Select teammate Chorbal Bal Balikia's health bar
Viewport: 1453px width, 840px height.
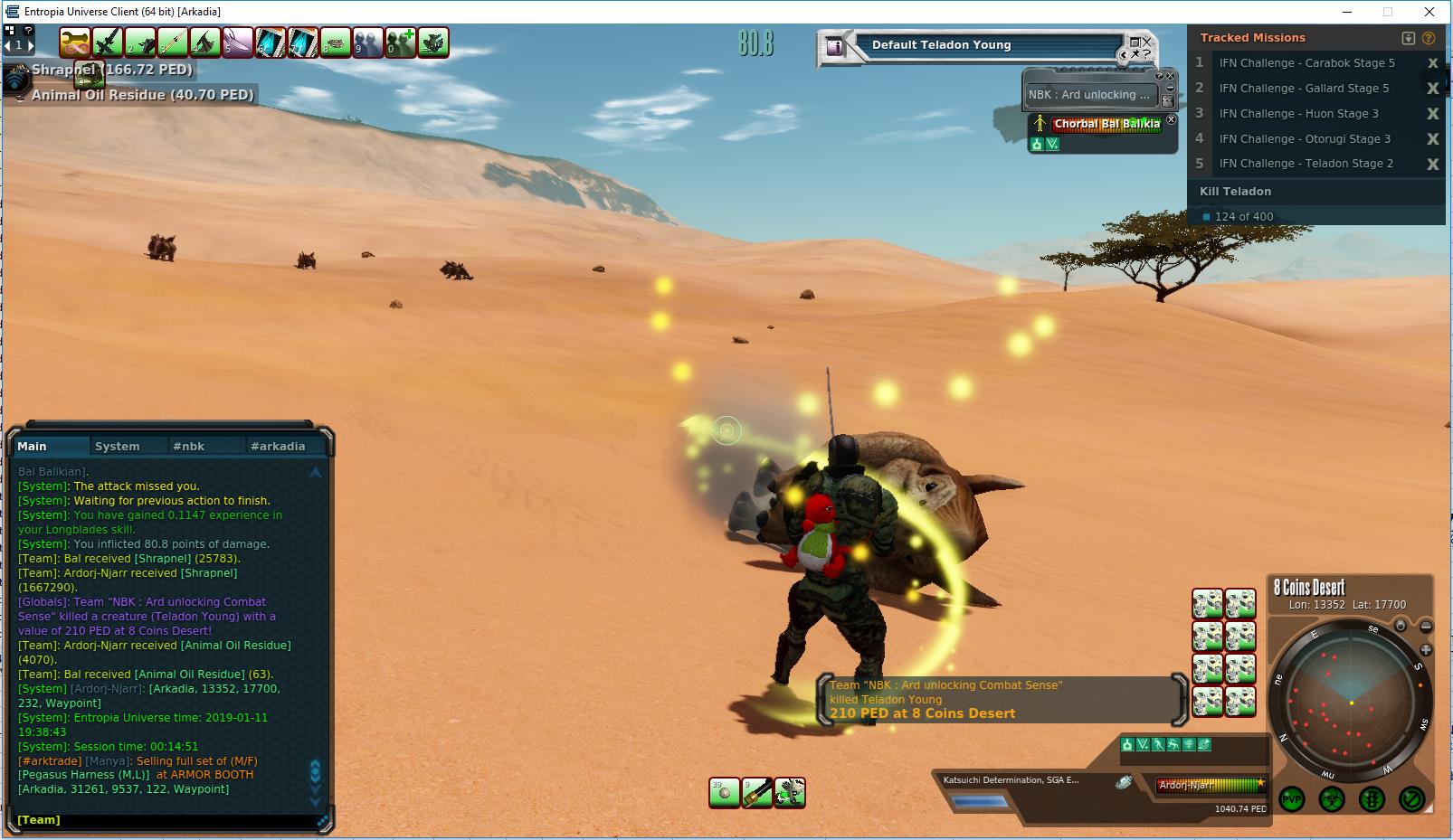coord(1106,124)
